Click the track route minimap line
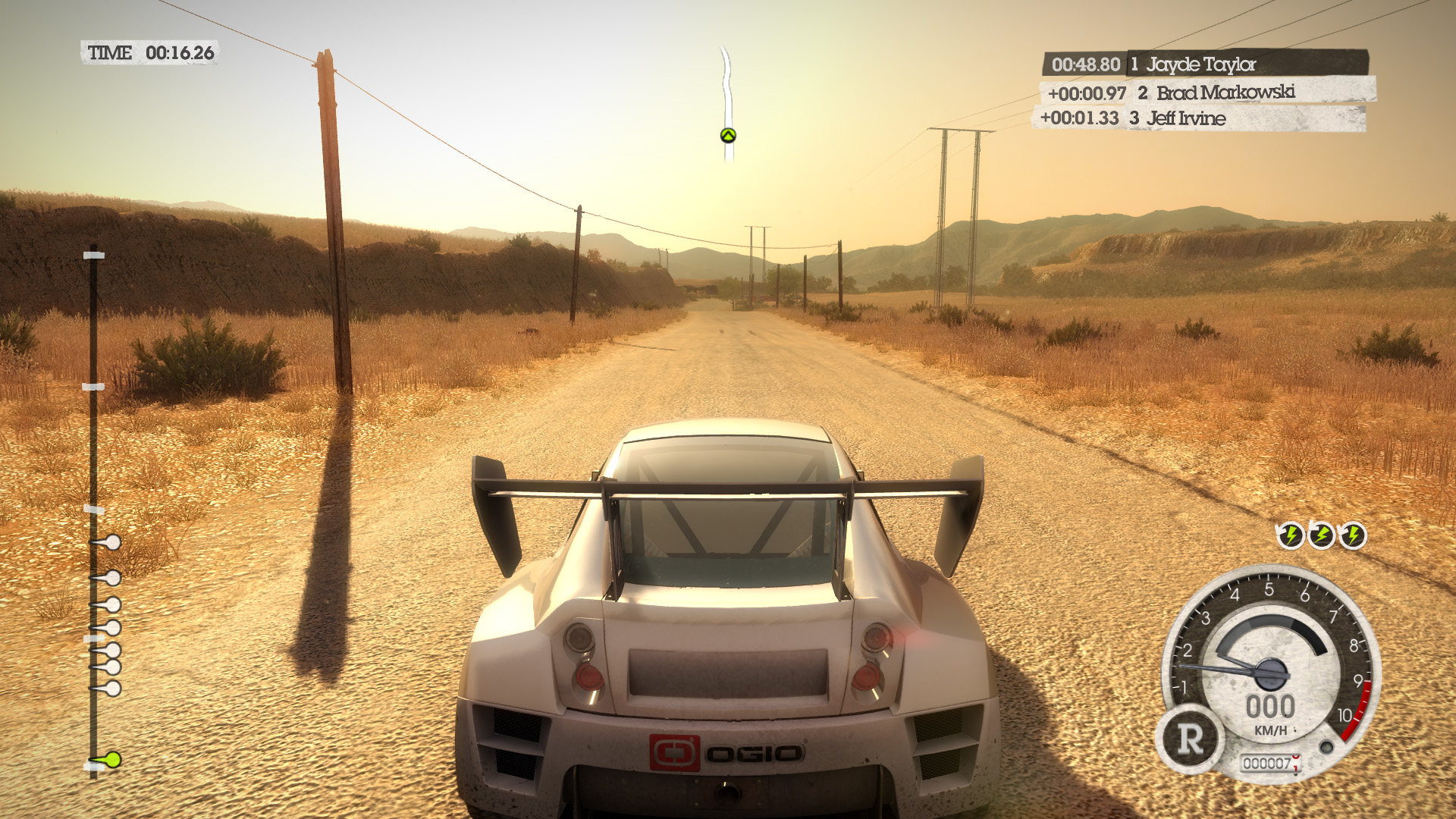 726,83
